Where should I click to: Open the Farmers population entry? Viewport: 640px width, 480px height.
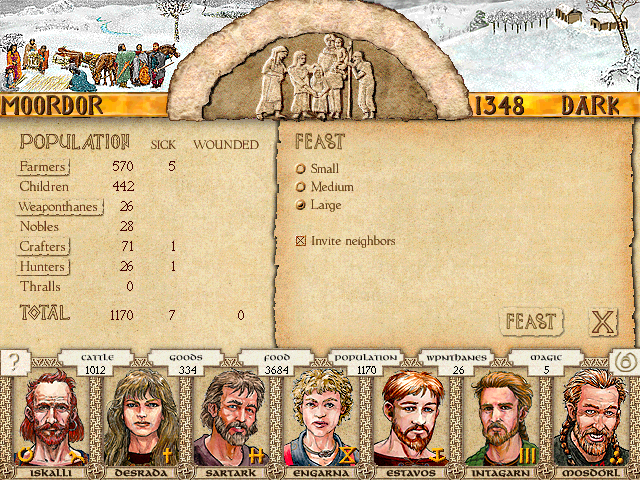(43, 167)
